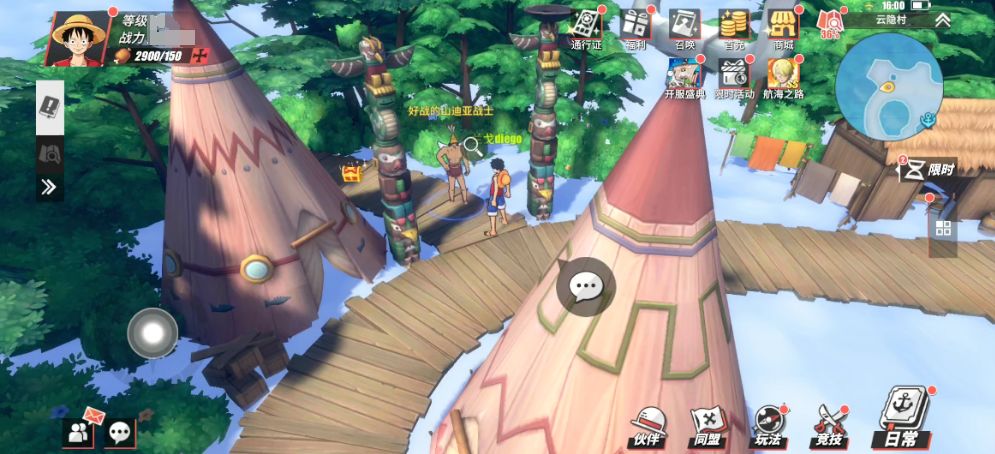Screen dimensions: 995x454
Task: Add stamina with the red plus button
Action: click(x=201, y=55)
